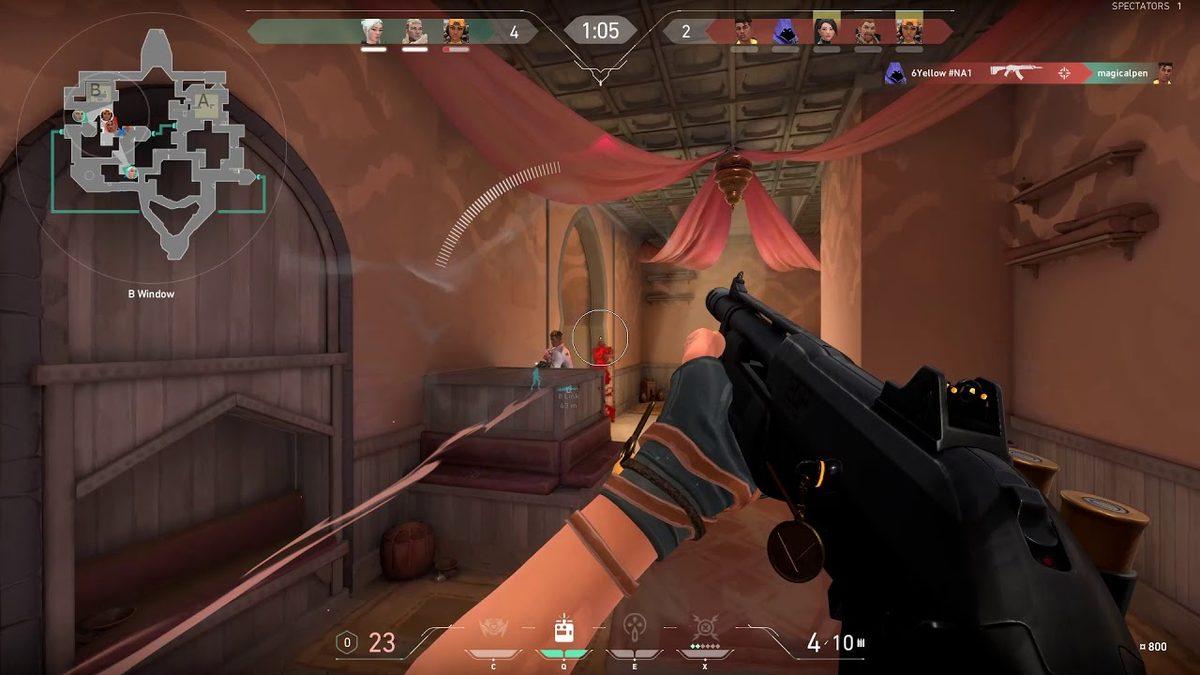Click the magicalpen player portrait in the kill feed
The height and width of the screenshot is (675, 1200).
[x=1164, y=73]
